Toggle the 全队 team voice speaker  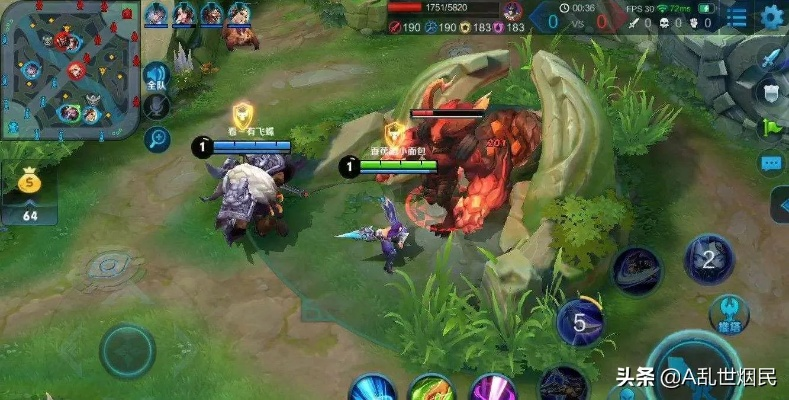point(156,76)
